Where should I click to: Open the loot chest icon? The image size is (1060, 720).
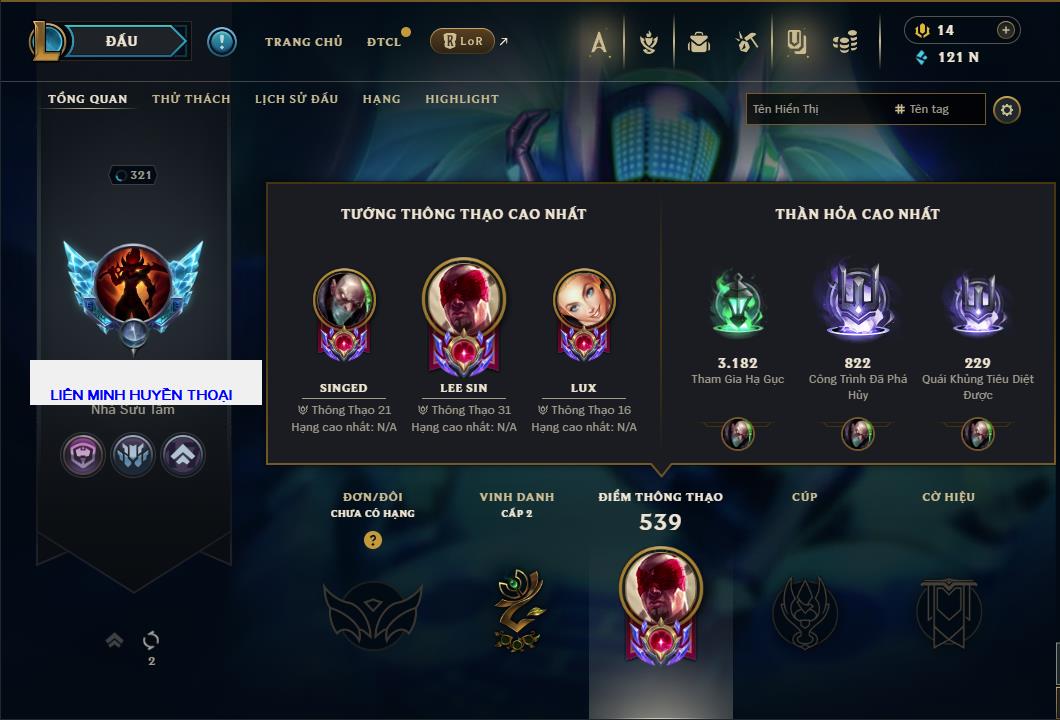pos(699,42)
